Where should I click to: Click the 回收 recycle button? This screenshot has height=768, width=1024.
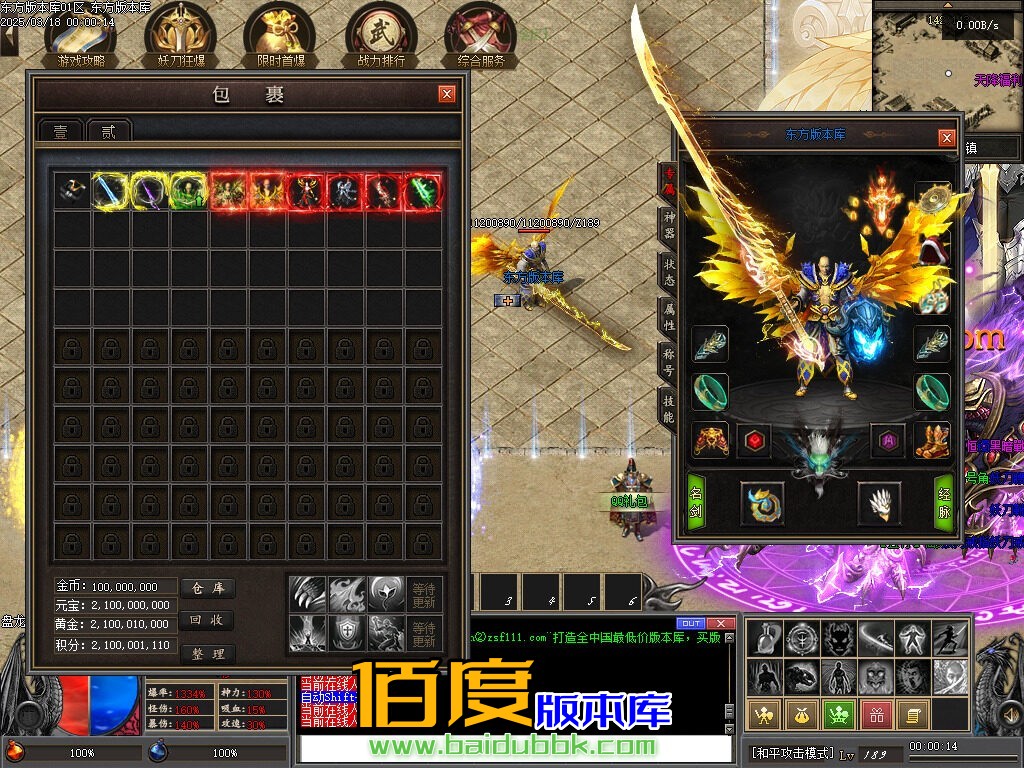click(208, 620)
